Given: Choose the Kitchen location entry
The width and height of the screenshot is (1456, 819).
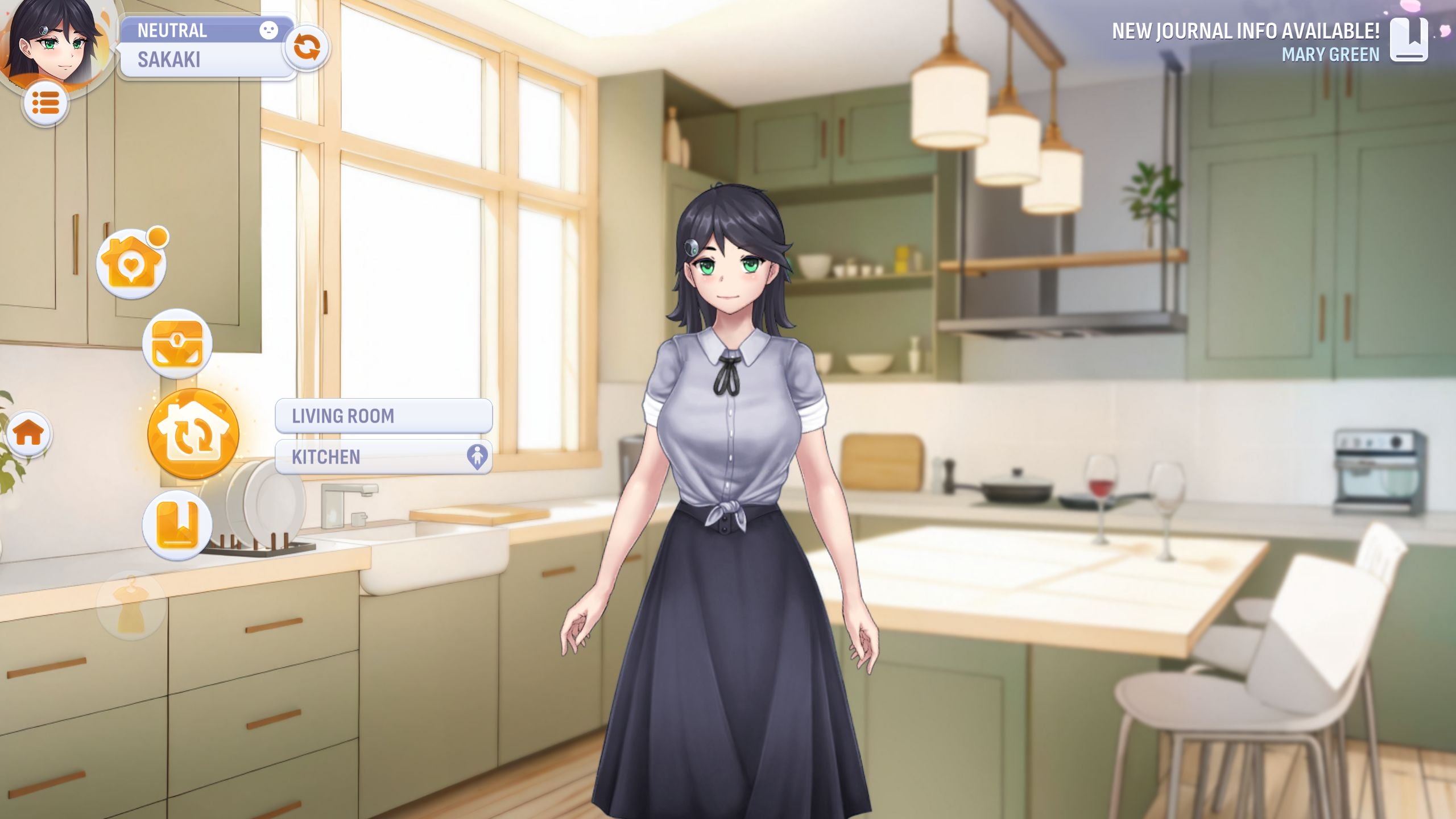Looking at the screenshot, I should [x=383, y=457].
